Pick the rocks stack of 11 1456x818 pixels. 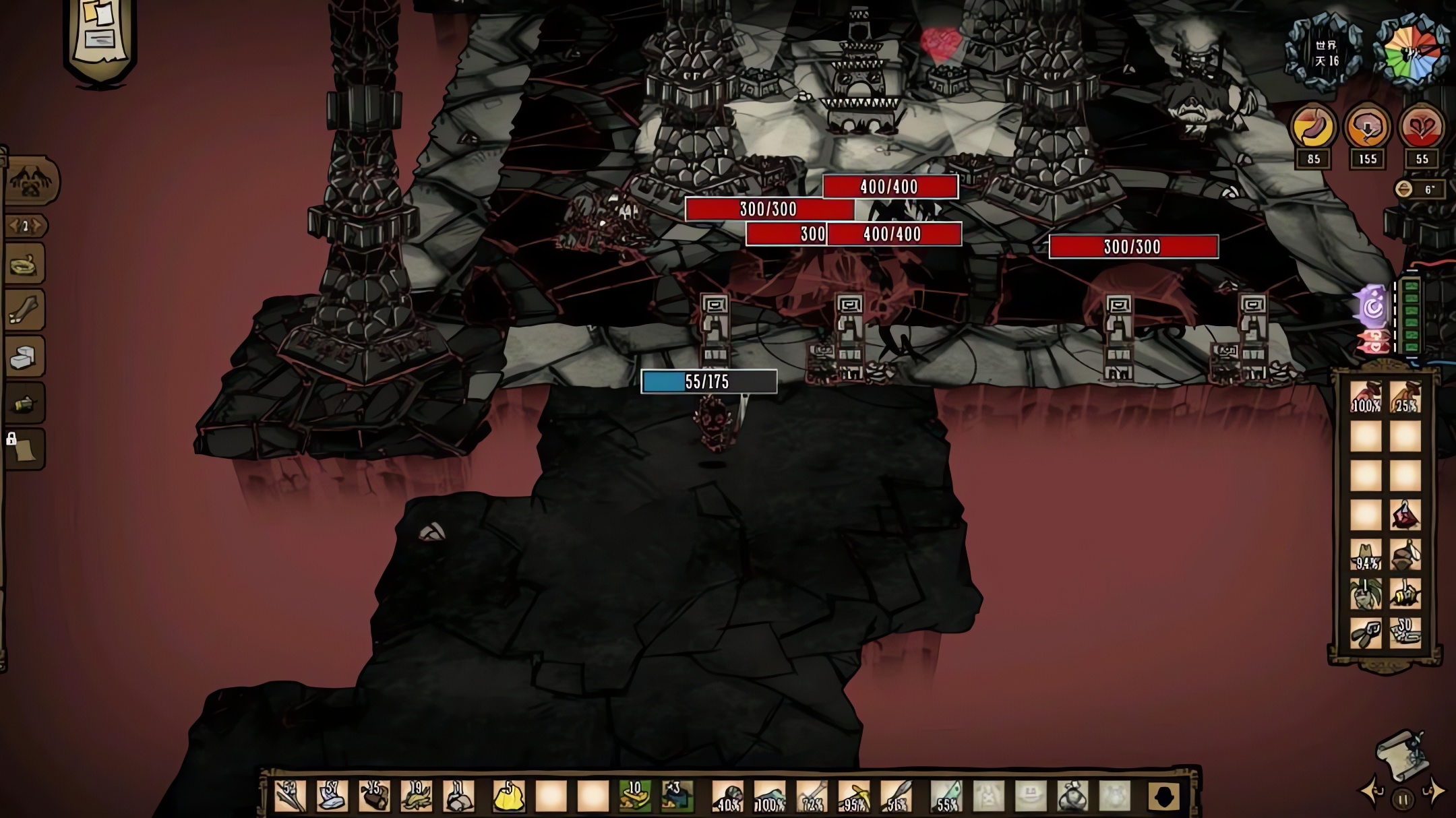458,797
